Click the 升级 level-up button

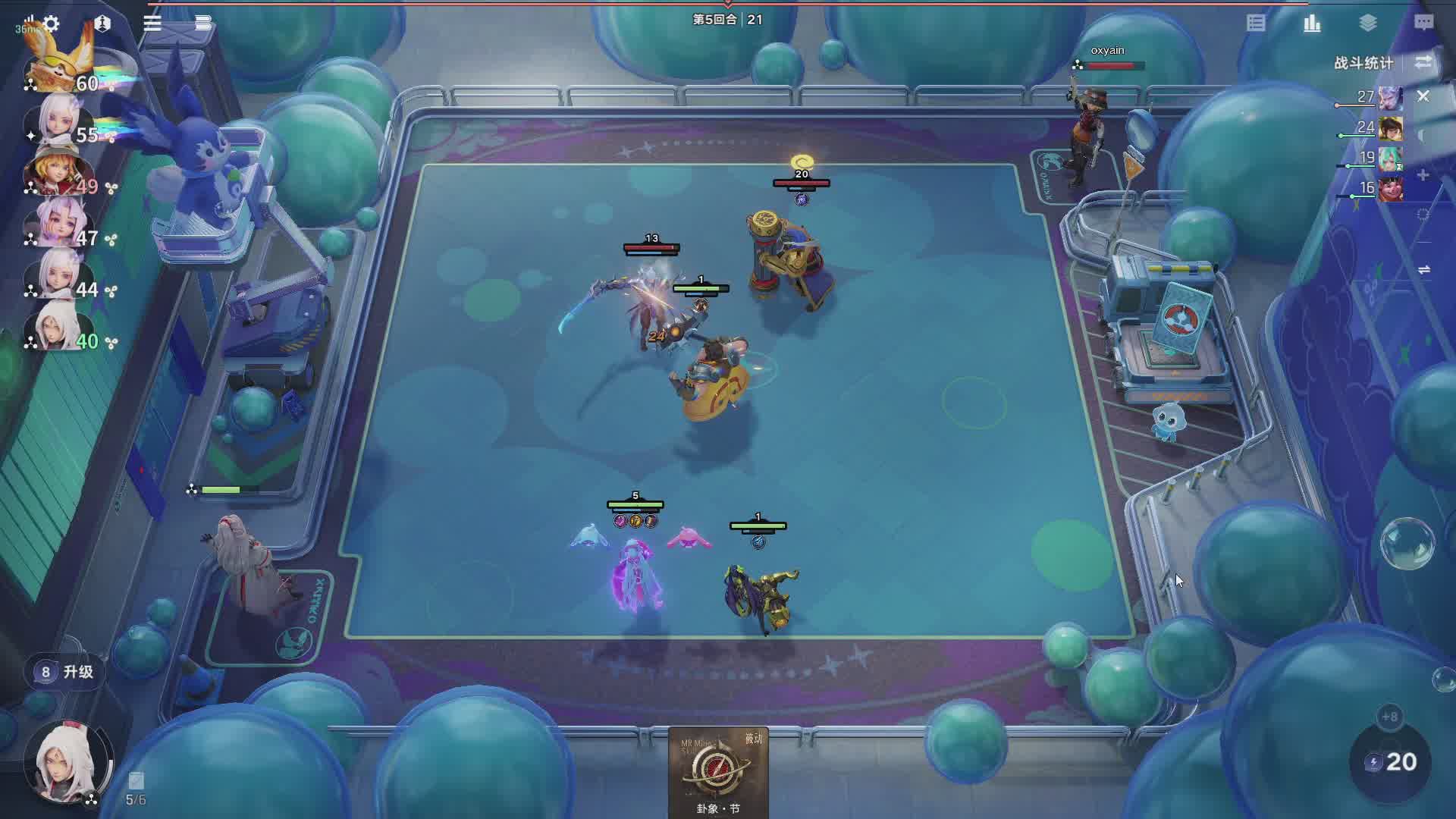pos(67,672)
